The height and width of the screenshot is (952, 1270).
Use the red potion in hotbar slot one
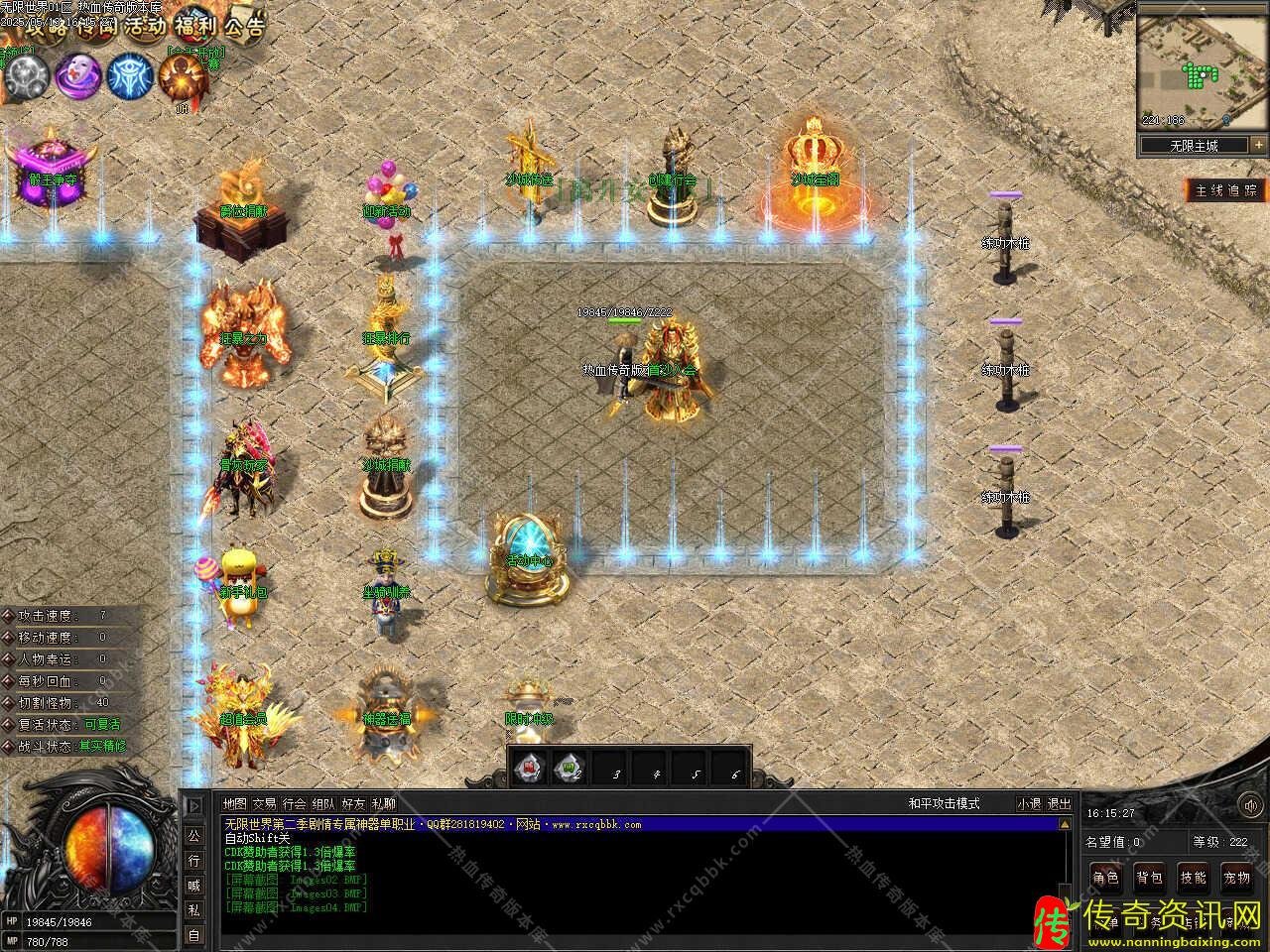(x=530, y=767)
